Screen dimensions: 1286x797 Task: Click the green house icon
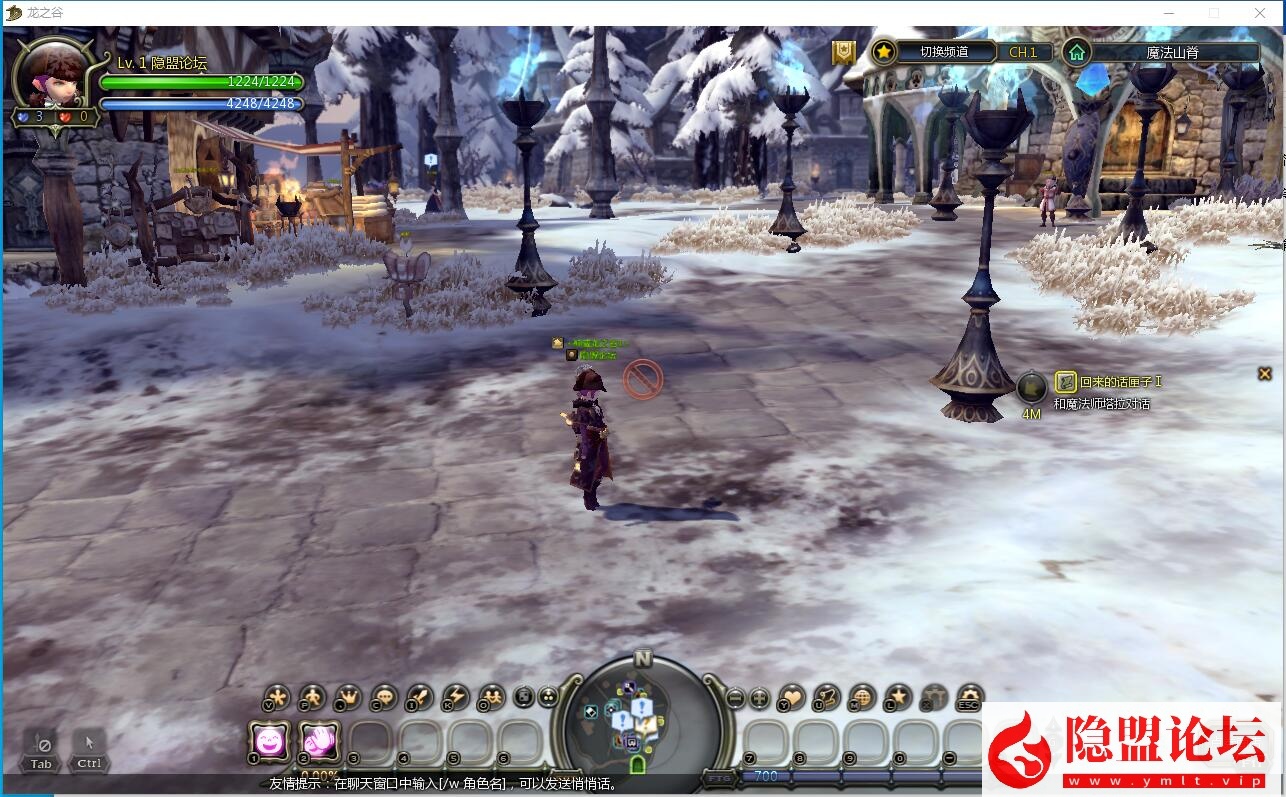point(1076,52)
